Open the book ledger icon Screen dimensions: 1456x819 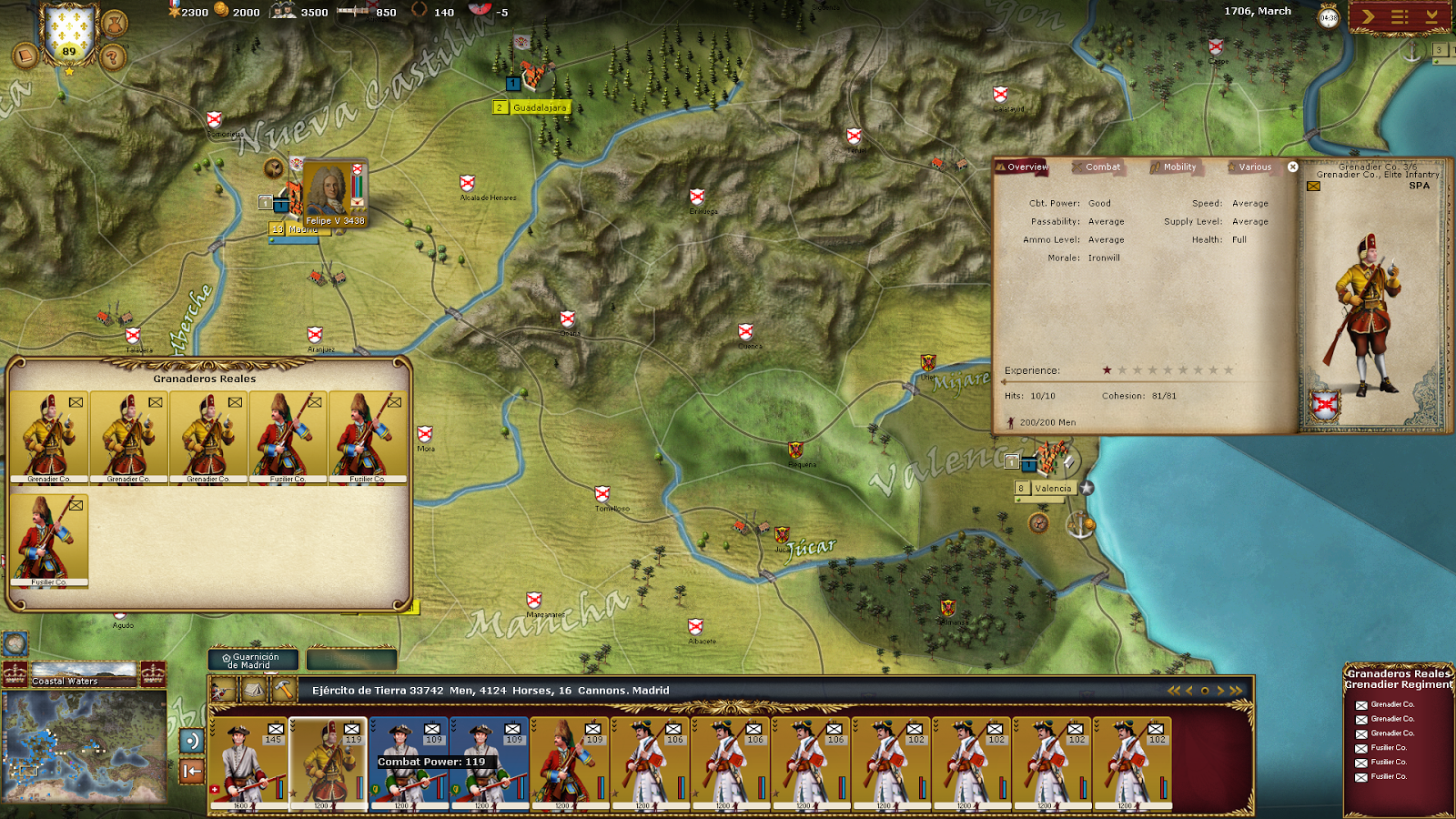(x=25, y=56)
